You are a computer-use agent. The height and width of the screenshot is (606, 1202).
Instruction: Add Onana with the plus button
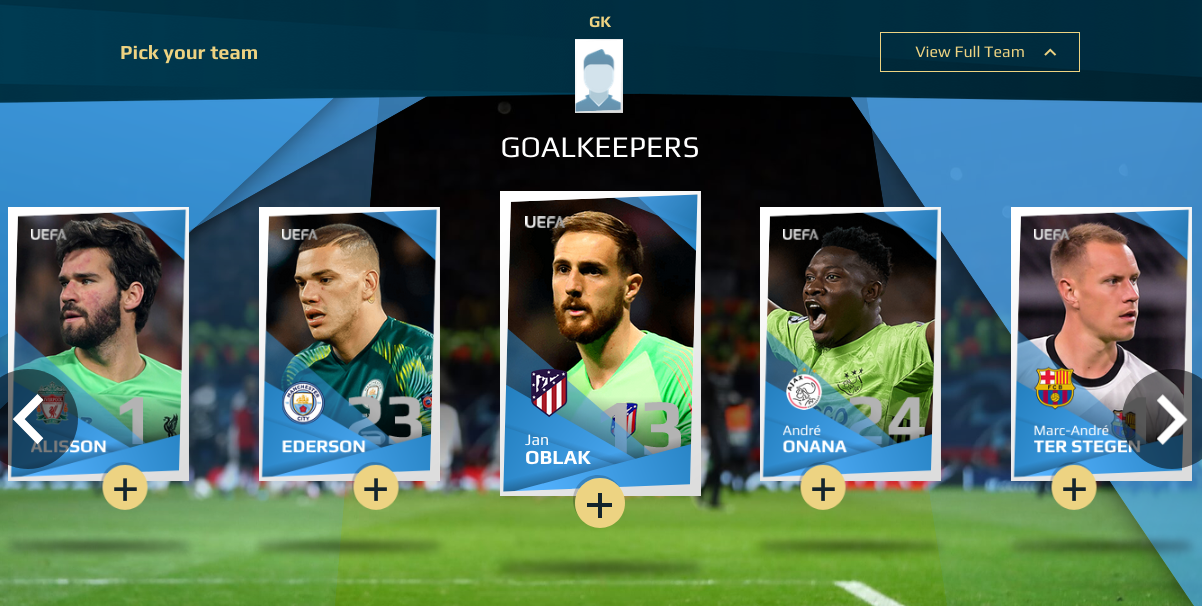pyautogui.click(x=823, y=489)
